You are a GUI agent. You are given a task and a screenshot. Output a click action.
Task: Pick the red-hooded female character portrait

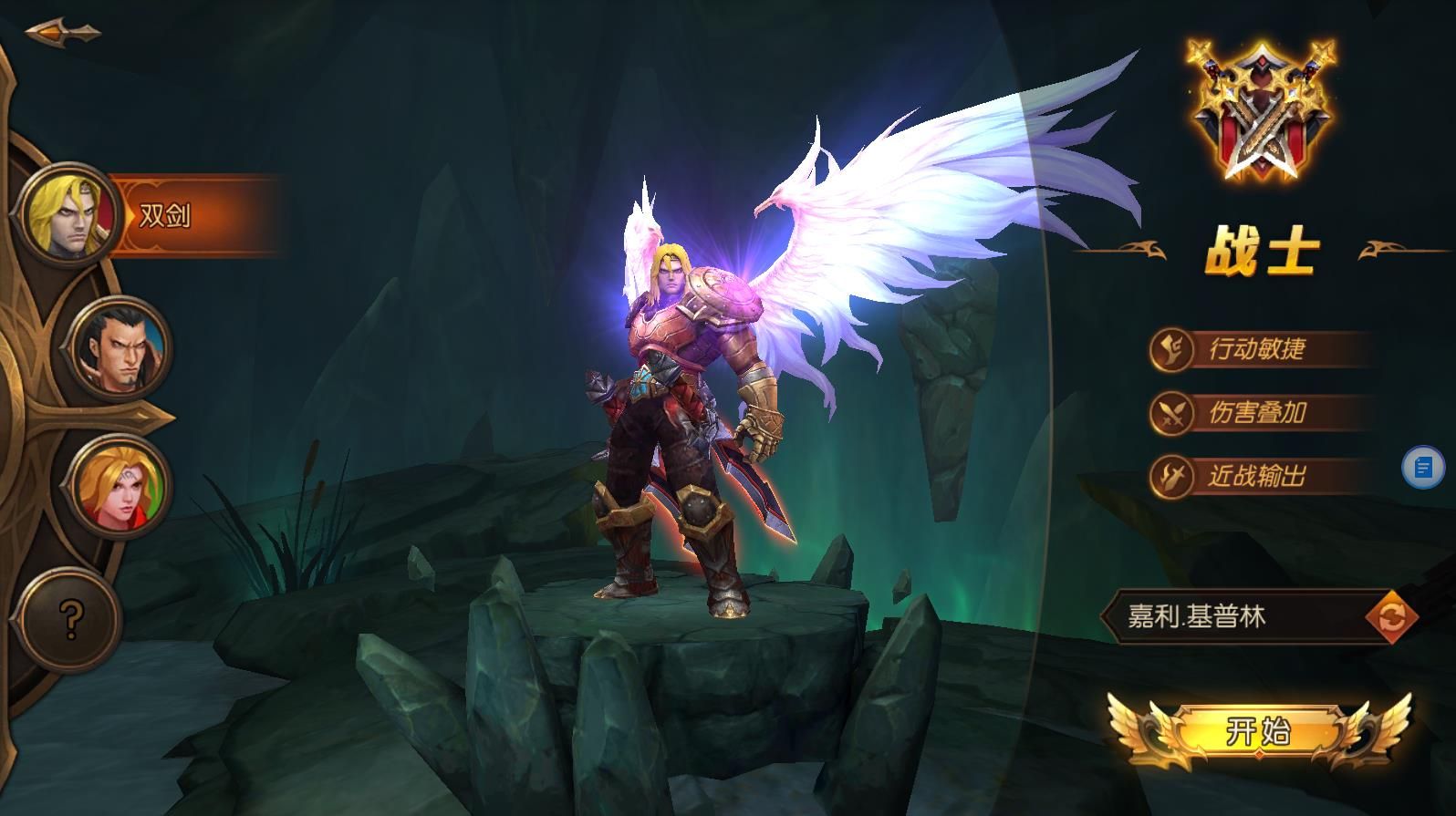[120, 485]
